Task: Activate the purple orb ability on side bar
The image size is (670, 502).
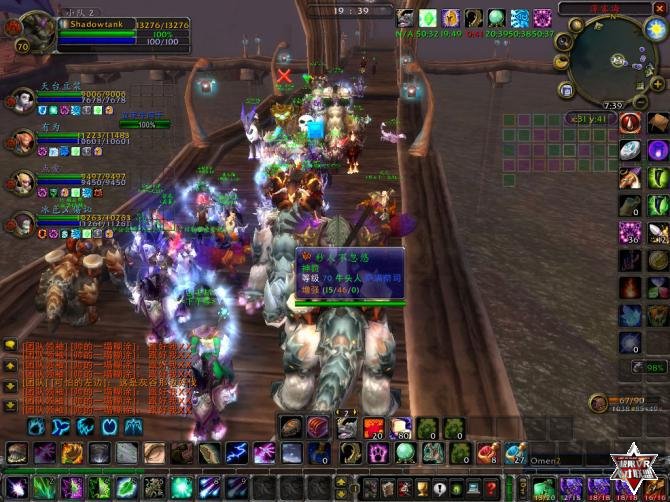Action: click(657, 150)
